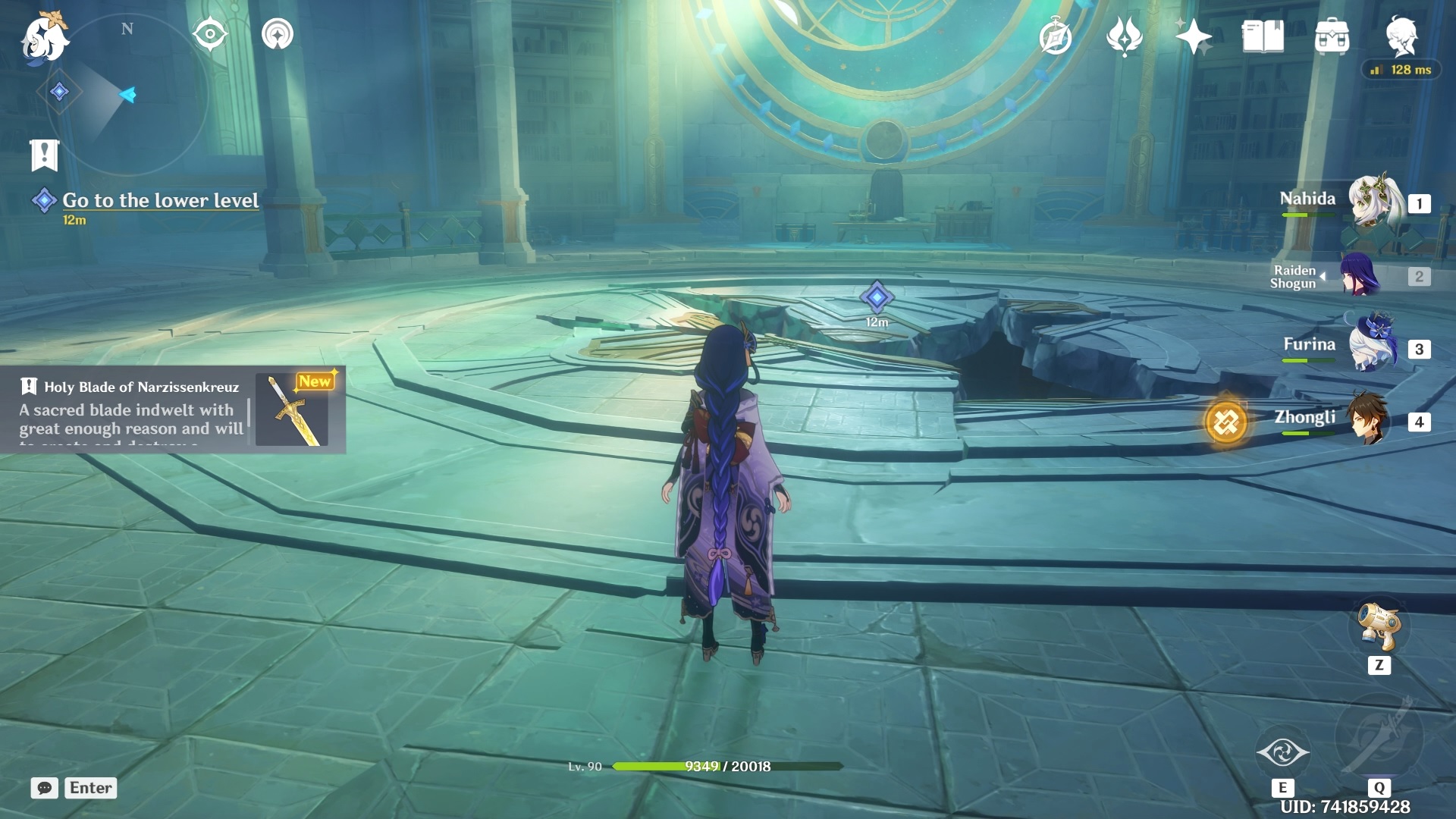Select the "Go to the lower level" quest tracker
The image size is (1456, 819).
pyautogui.click(x=160, y=200)
